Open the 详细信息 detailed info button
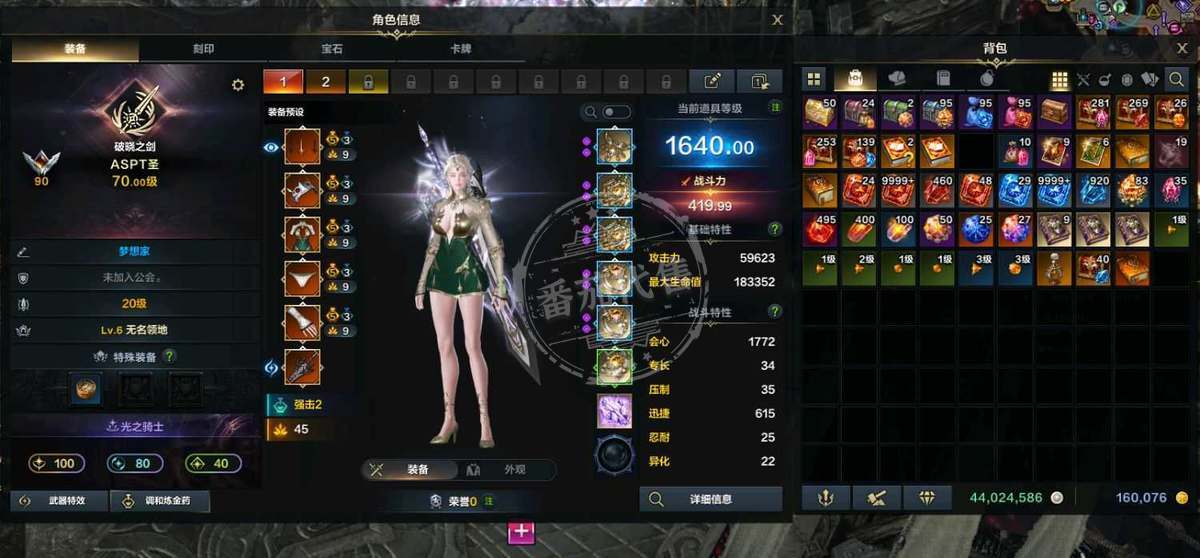The image size is (1200, 558). (x=711, y=499)
